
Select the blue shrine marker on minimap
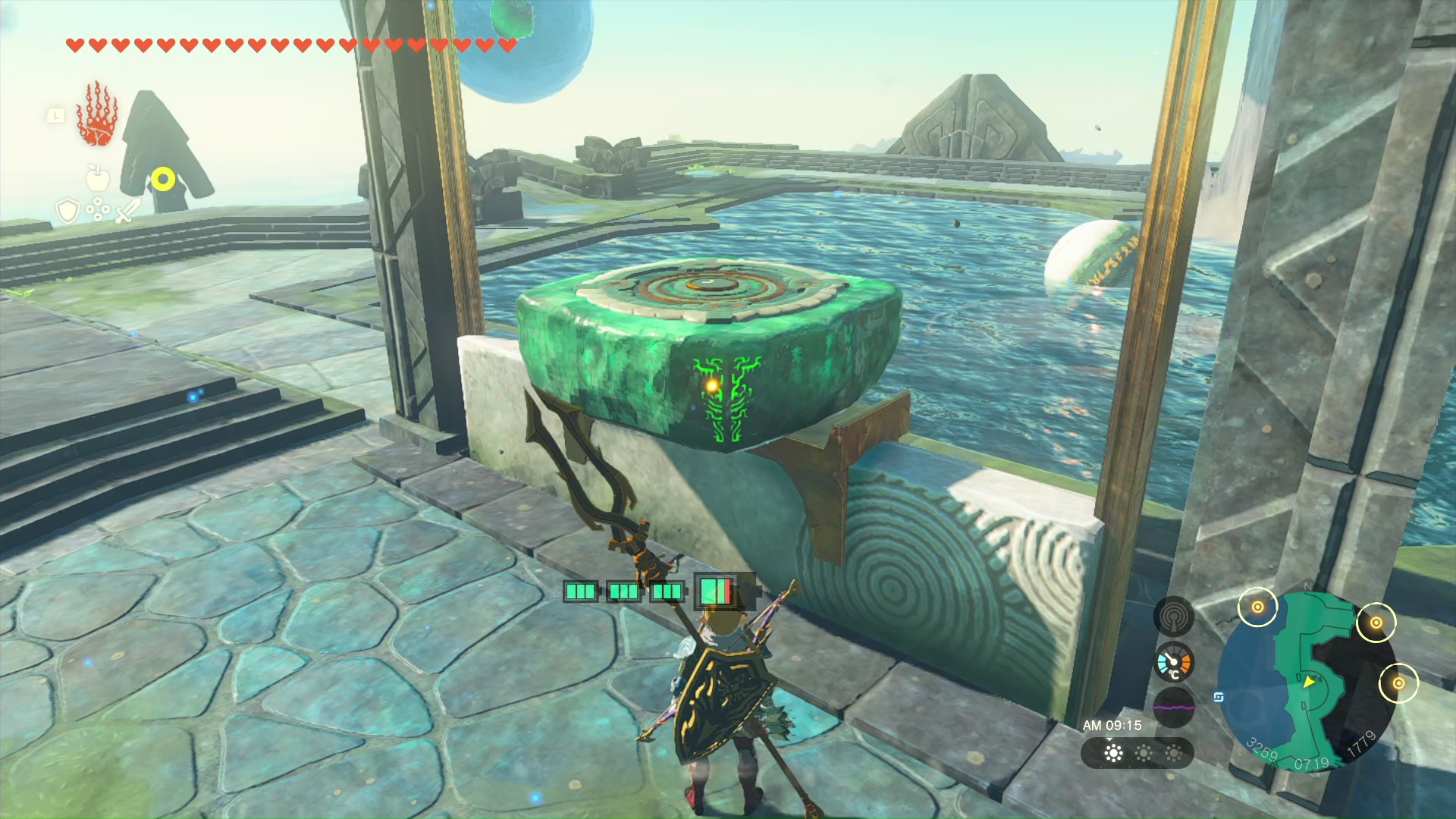[x=1219, y=697]
